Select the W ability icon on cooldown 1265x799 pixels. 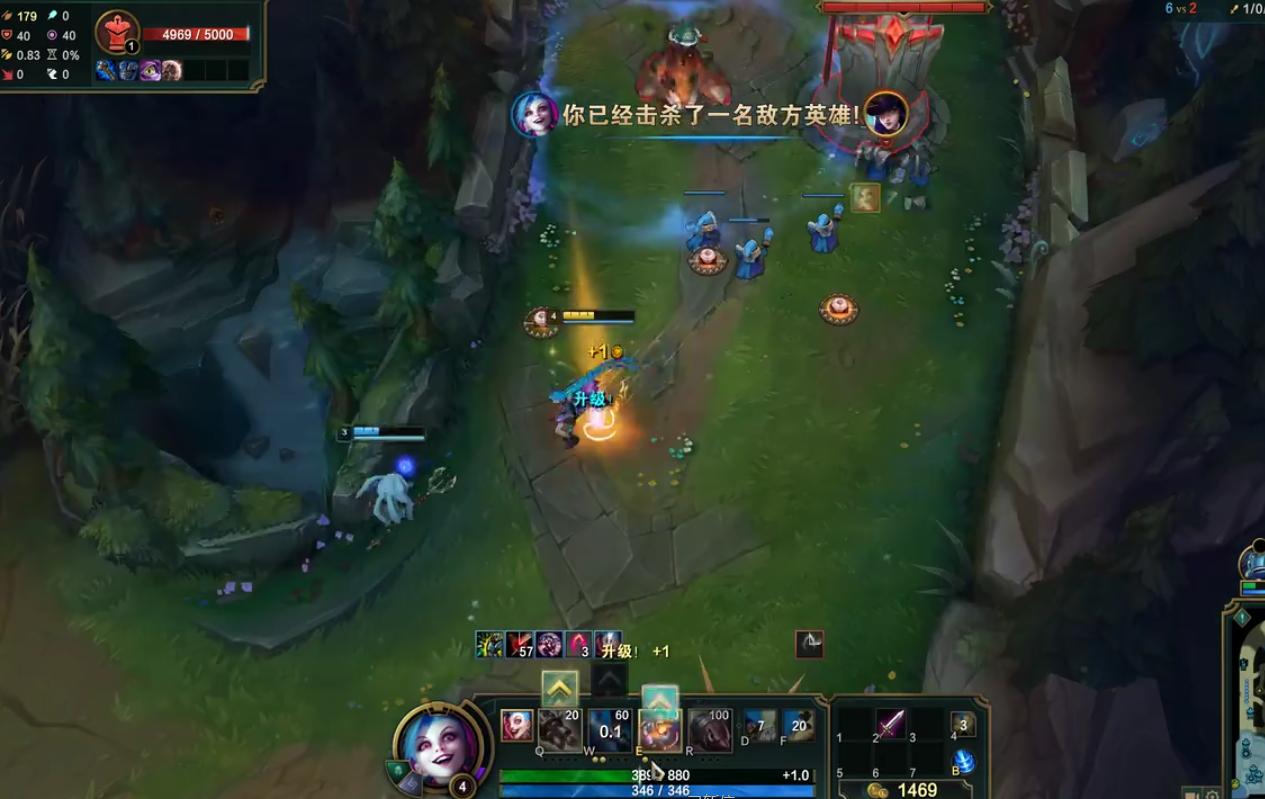coord(609,731)
